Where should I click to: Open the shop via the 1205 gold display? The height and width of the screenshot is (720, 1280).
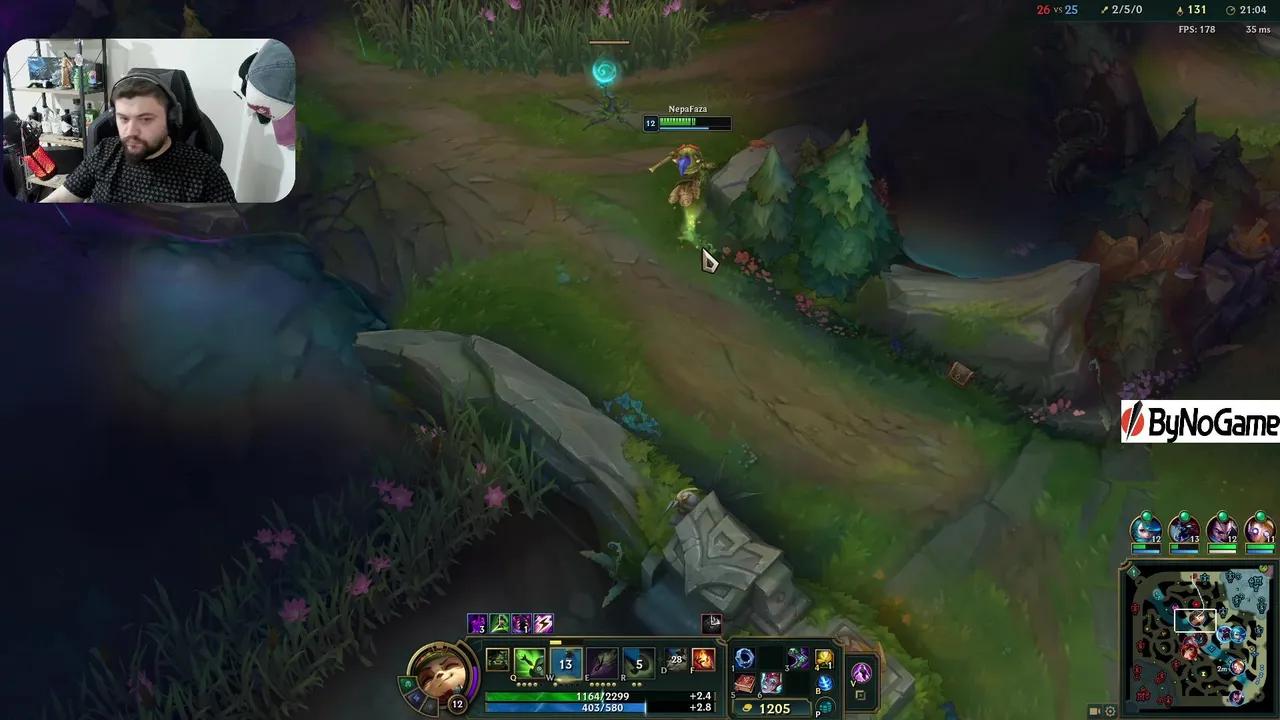[770, 707]
